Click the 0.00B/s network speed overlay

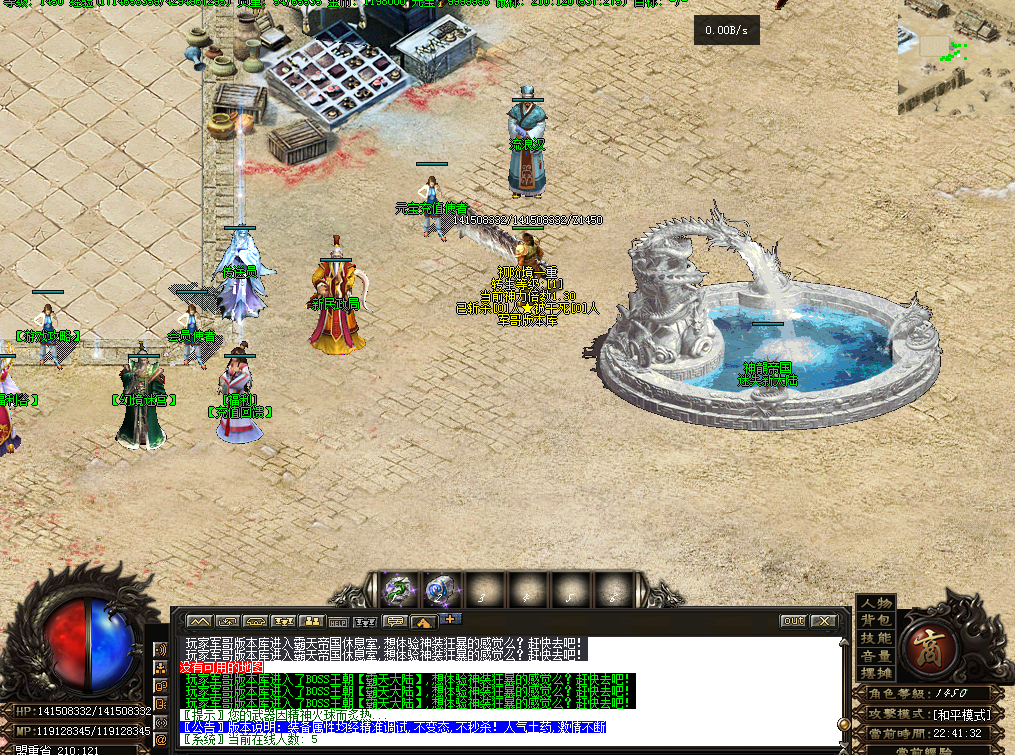click(x=727, y=31)
